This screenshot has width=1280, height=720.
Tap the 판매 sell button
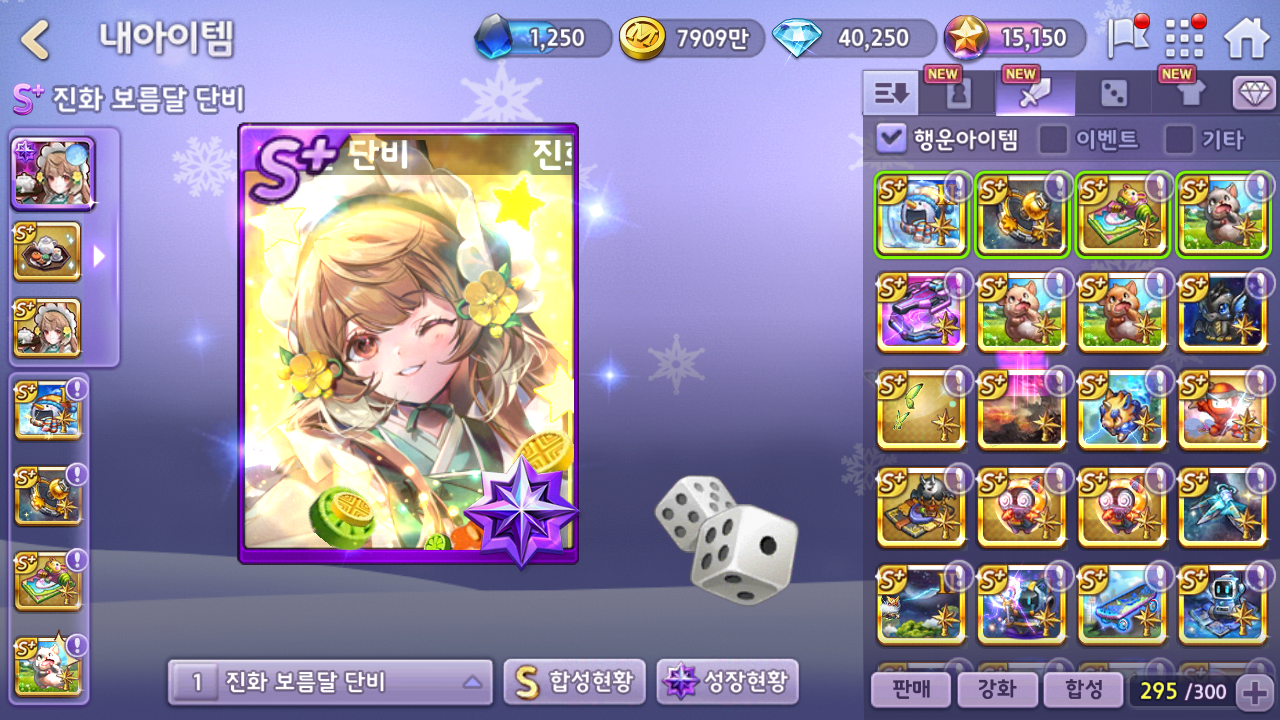pyautogui.click(x=909, y=689)
